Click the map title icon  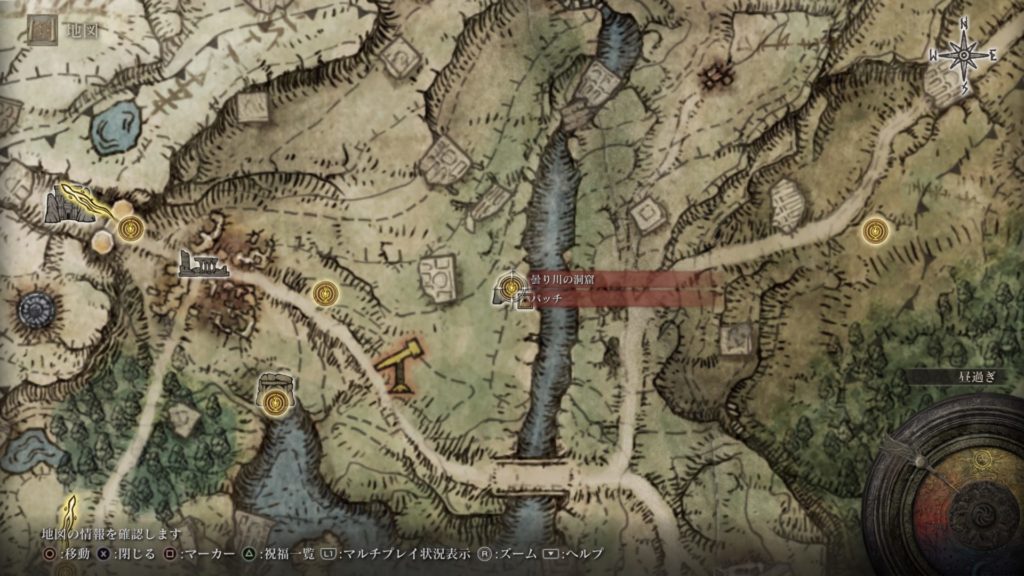point(42,31)
